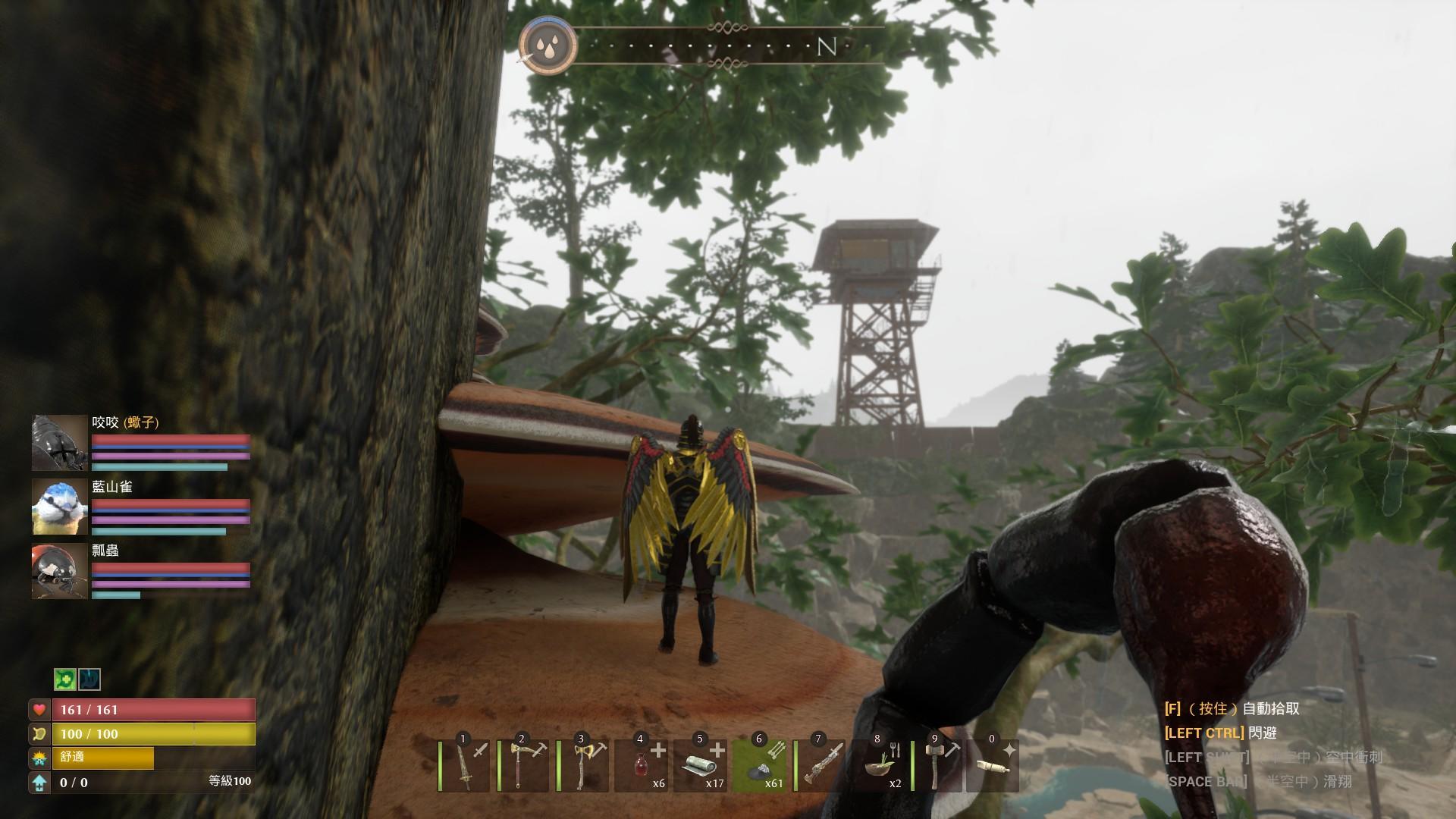Viewport: 1456px width, 819px height.
Task: Inspect the green stomach buff icon
Action: click(65, 679)
